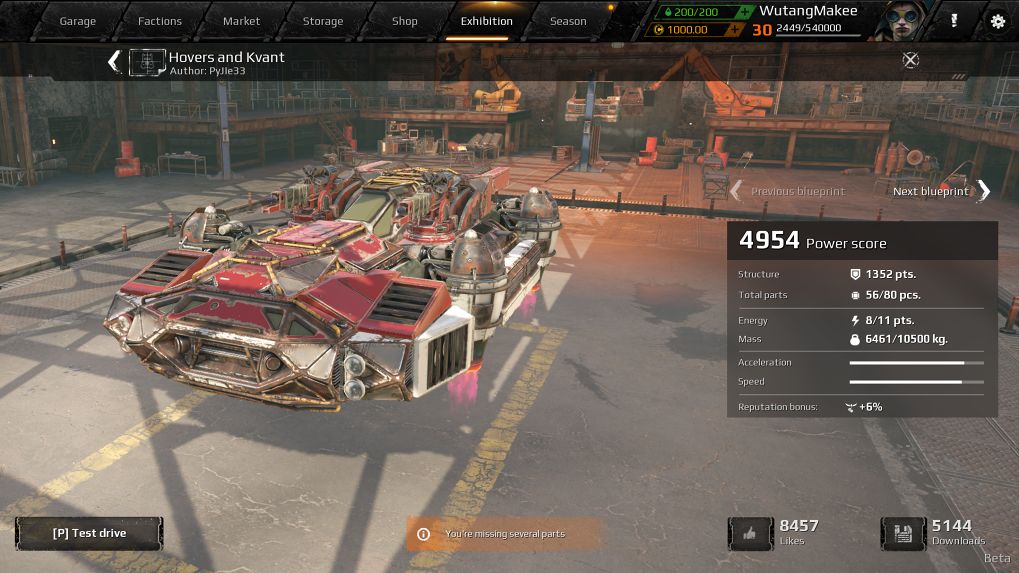Switch to the Exhibition tab

coord(486,21)
